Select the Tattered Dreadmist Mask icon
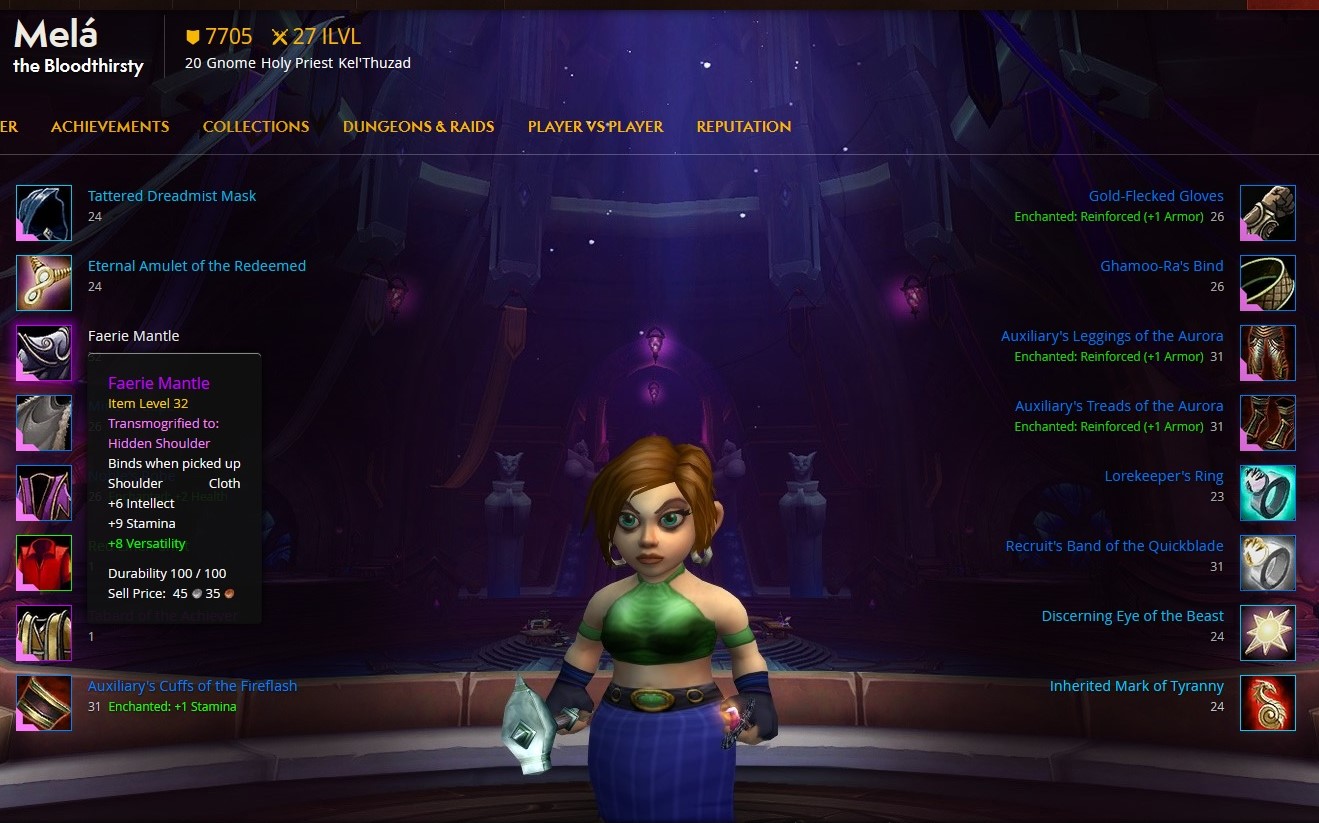This screenshot has height=823, width=1319. 44,213
